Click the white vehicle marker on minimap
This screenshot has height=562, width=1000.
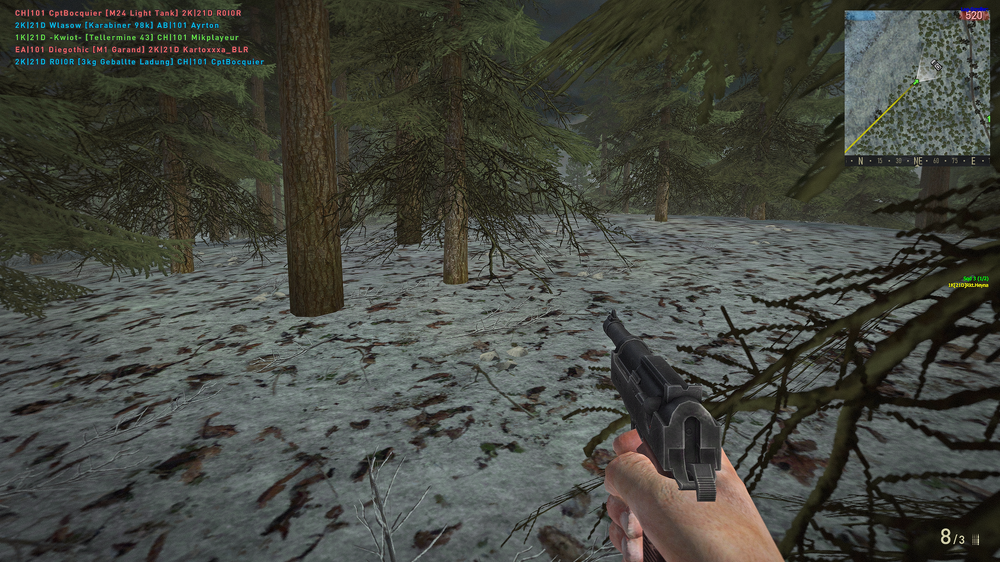(936, 64)
